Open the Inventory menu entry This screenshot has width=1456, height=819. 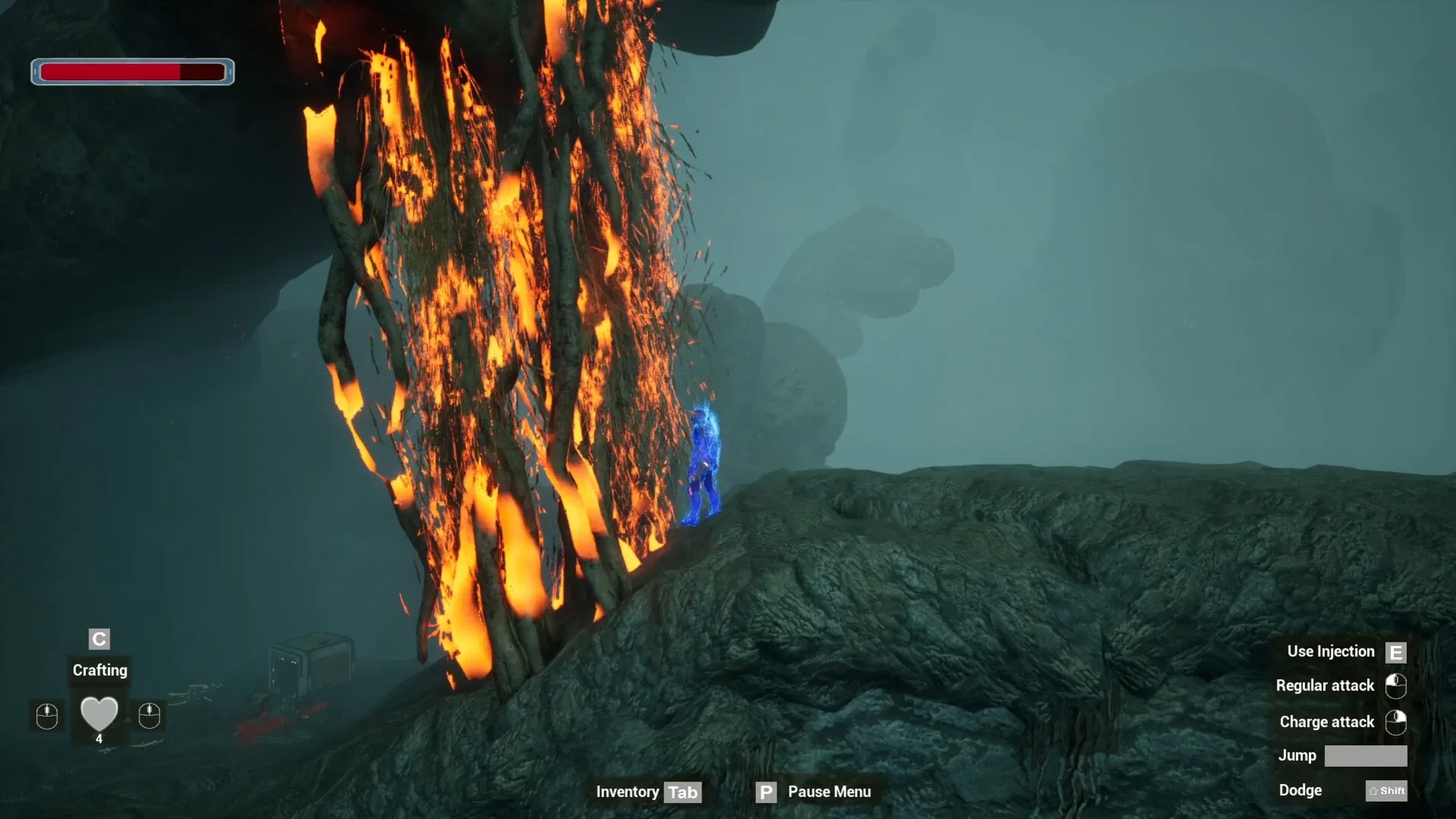627,792
